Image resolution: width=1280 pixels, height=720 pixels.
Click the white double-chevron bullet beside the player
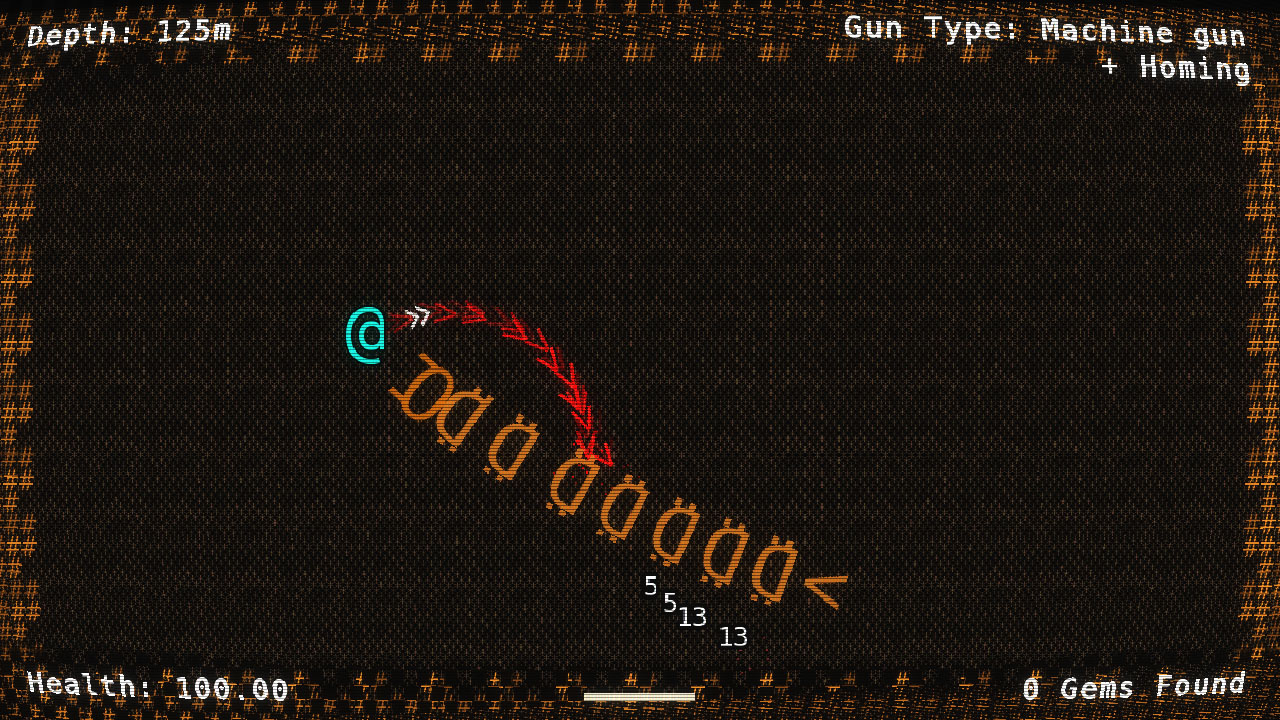click(x=417, y=317)
